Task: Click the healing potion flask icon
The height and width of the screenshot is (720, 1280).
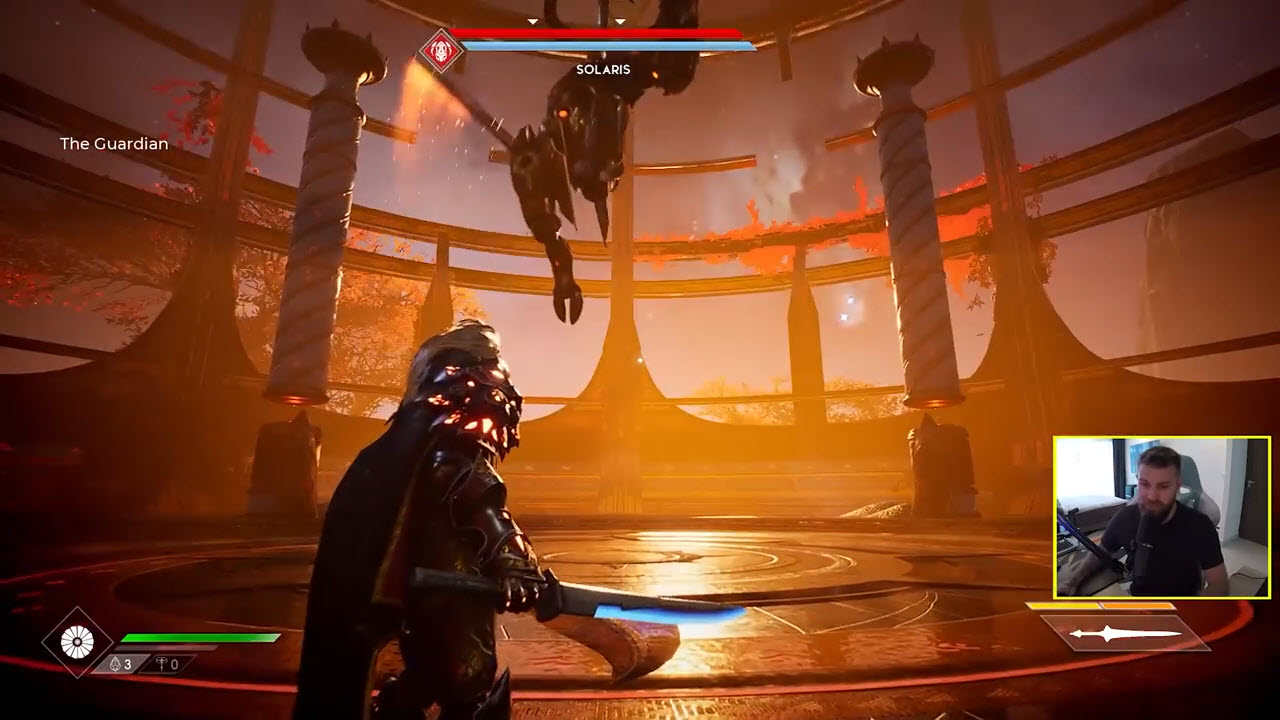Action: click(115, 662)
